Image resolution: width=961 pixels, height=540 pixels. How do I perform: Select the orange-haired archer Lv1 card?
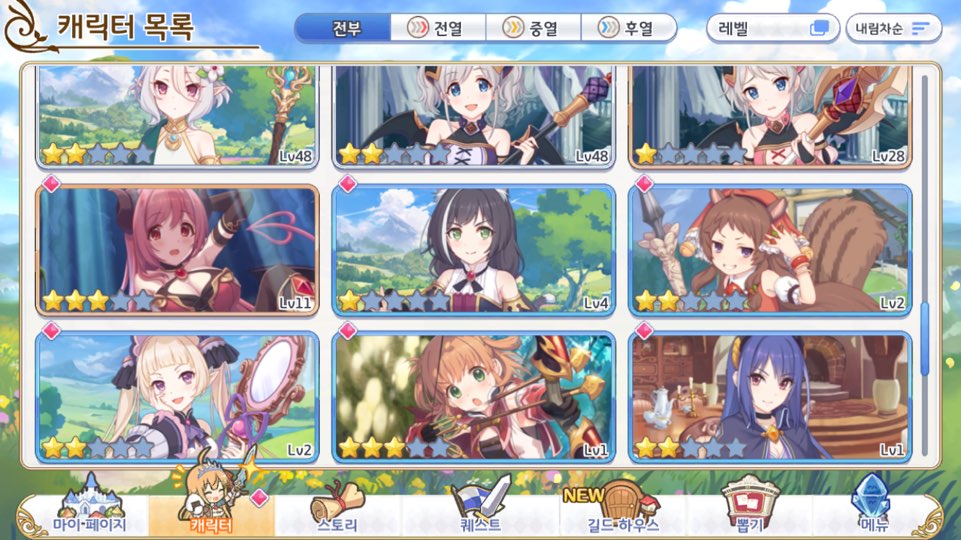pyautogui.click(x=474, y=397)
